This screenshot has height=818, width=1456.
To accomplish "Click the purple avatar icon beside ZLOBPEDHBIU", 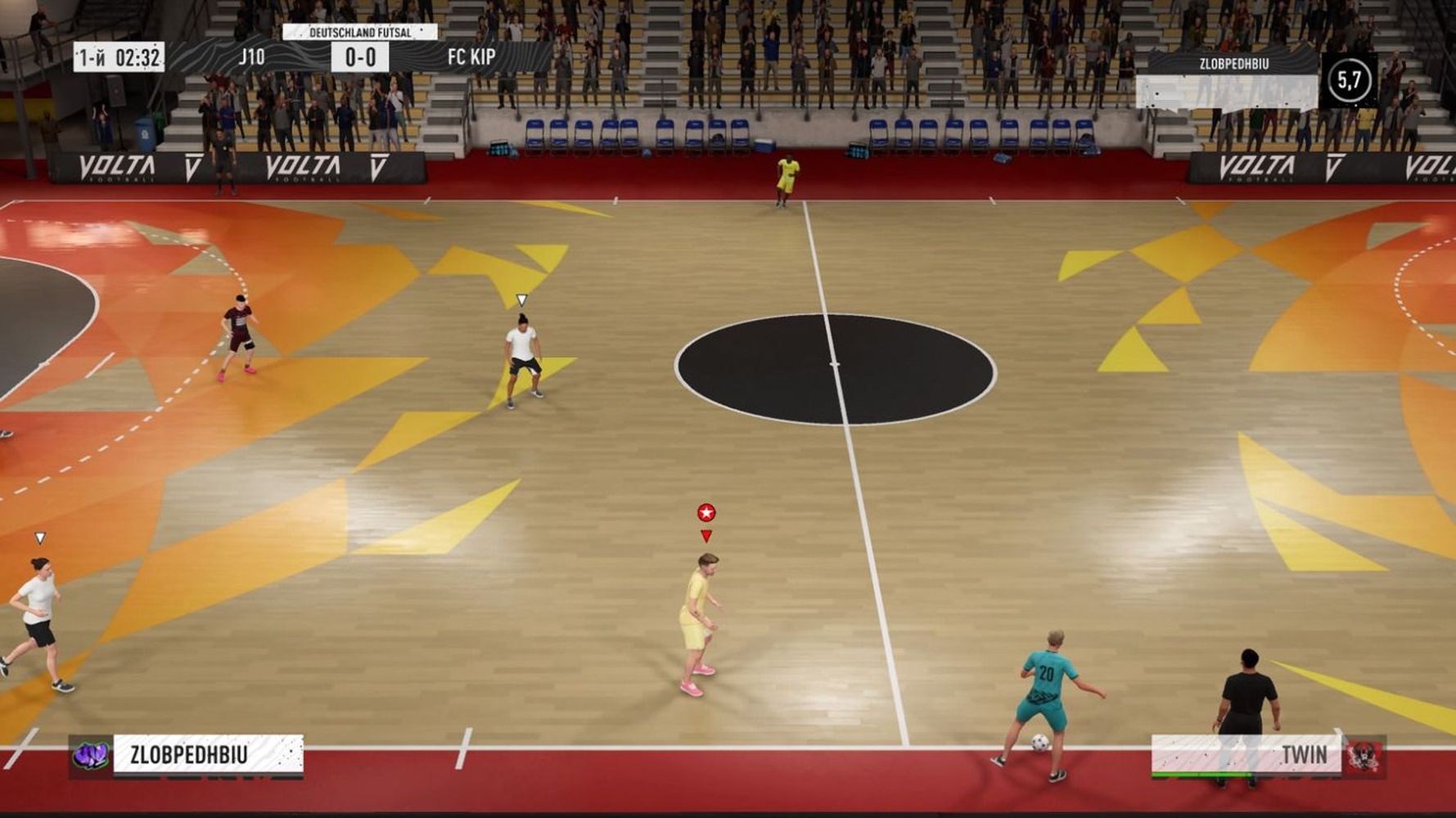I will [90, 755].
